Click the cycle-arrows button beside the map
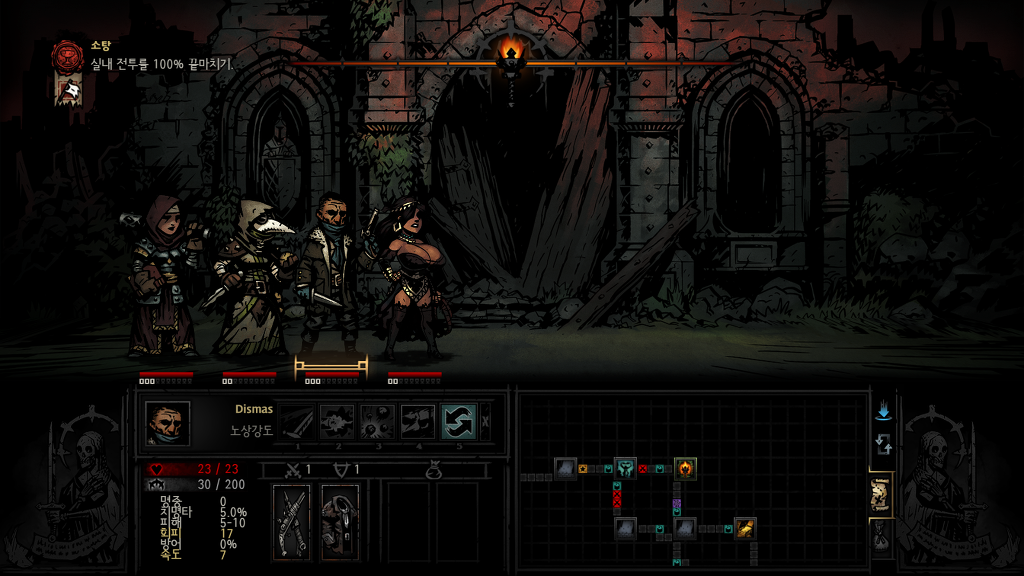The image size is (1024, 576). [883, 444]
